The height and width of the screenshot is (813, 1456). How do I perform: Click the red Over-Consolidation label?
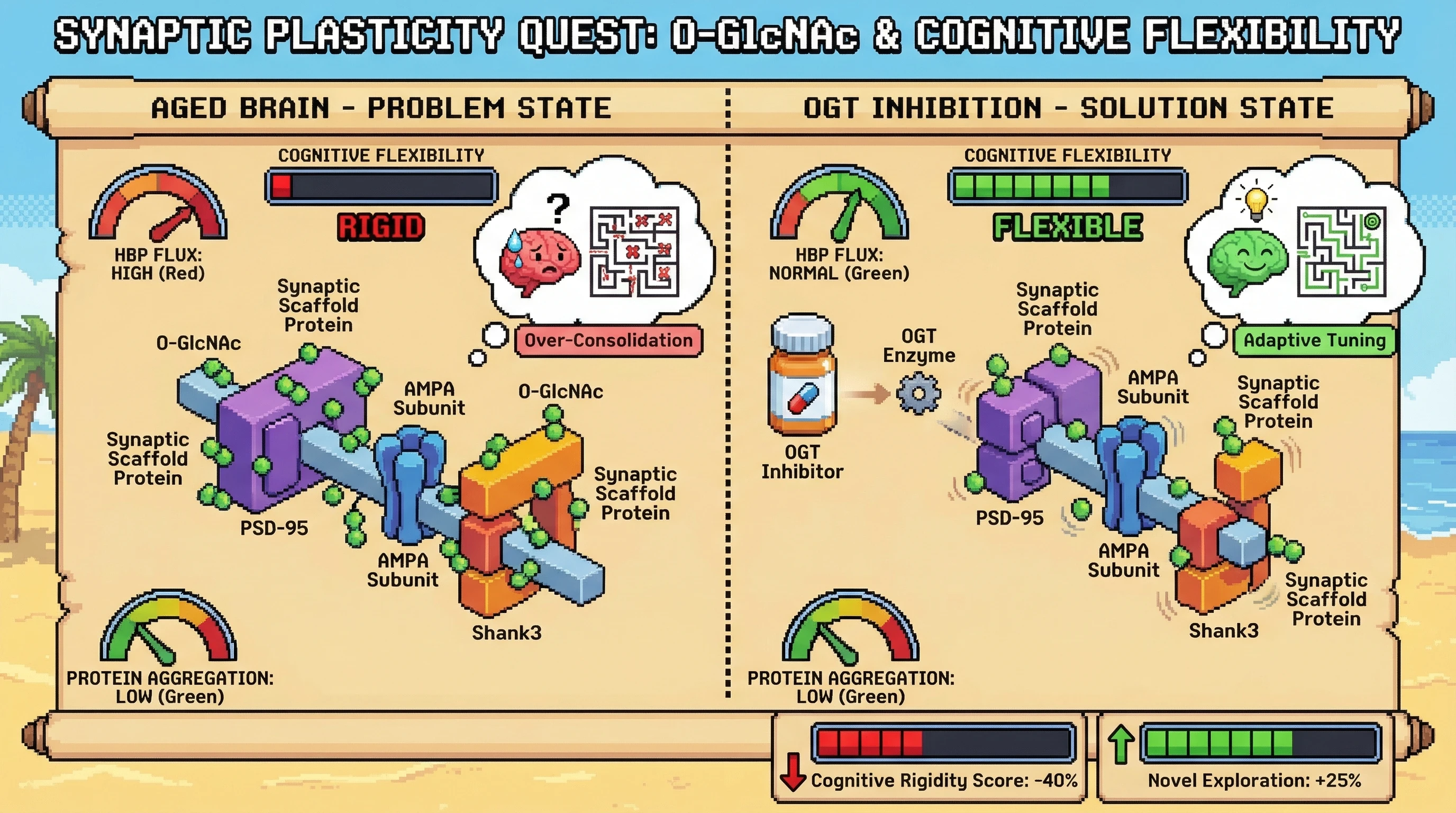608,340
